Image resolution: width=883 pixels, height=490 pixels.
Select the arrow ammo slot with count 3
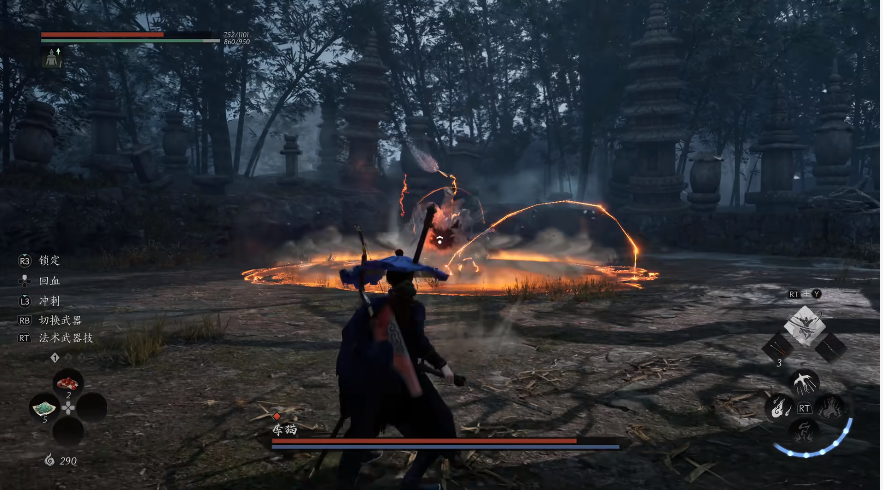click(777, 348)
